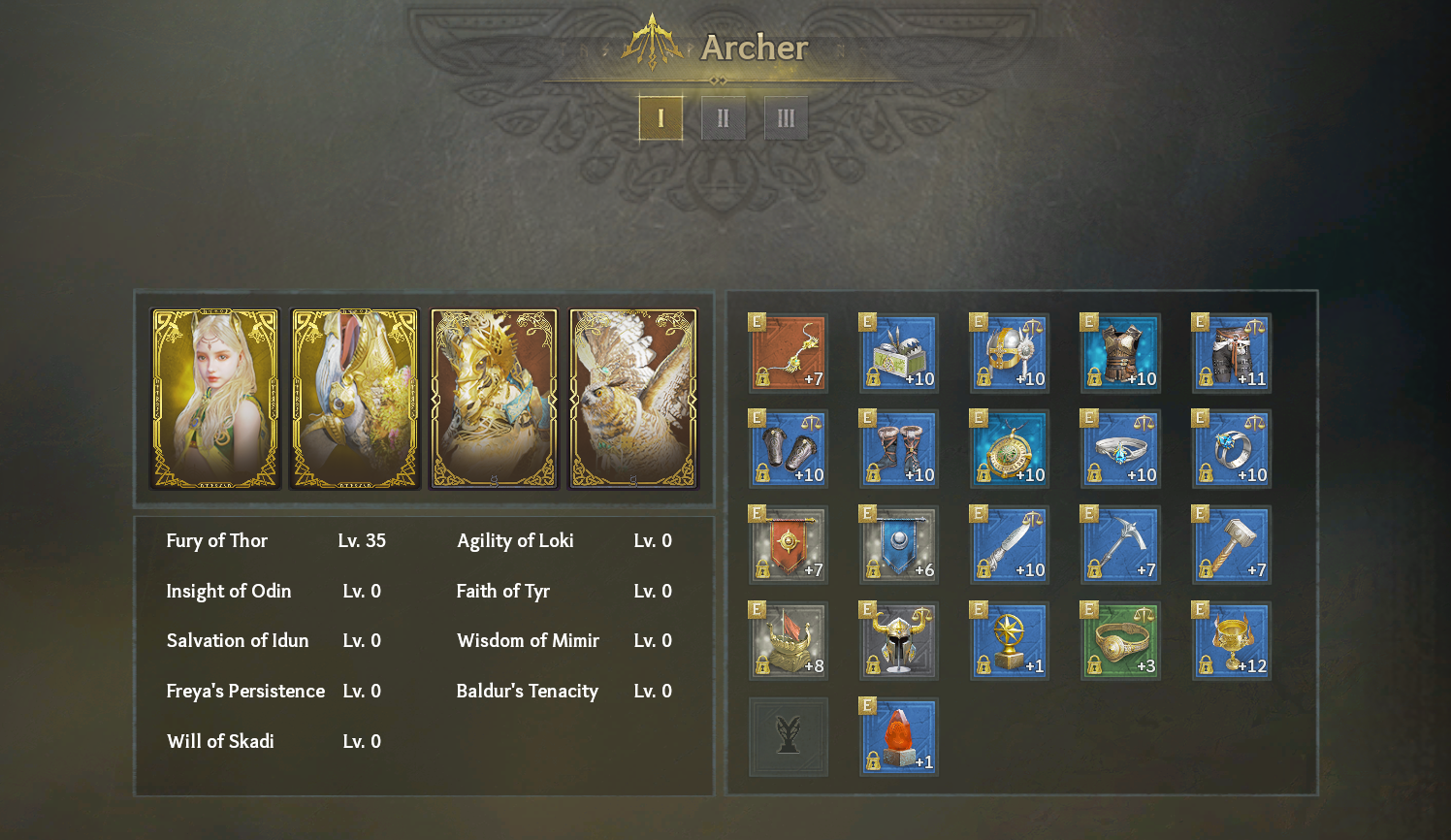The width and height of the screenshot is (1451, 840).
Task: Switch to preset tab I
Action: point(661,118)
